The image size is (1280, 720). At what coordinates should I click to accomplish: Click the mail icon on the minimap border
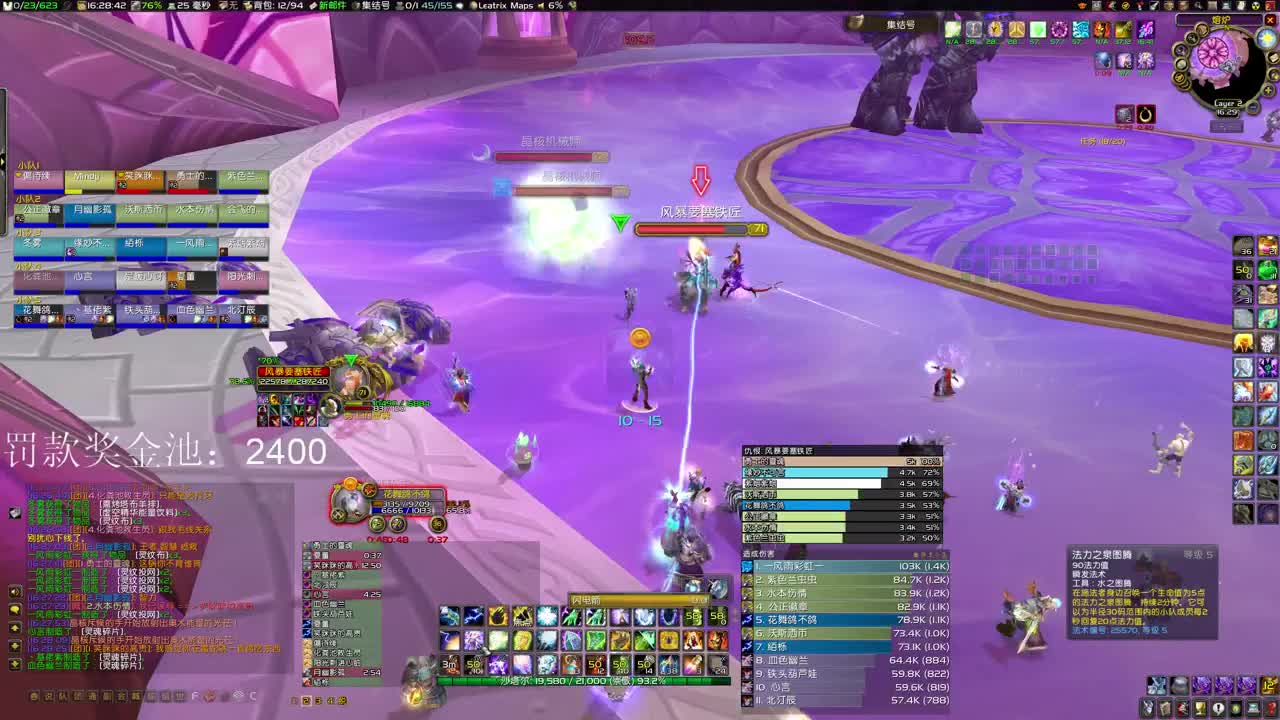click(x=1273, y=59)
